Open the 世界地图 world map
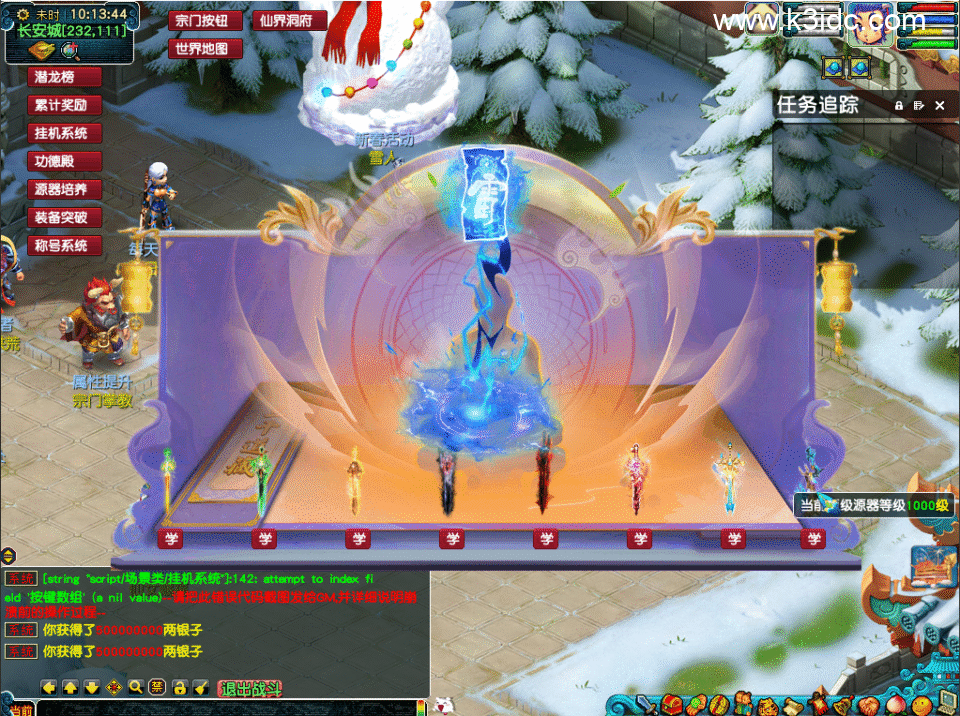This screenshot has width=960, height=716. point(201,48)
